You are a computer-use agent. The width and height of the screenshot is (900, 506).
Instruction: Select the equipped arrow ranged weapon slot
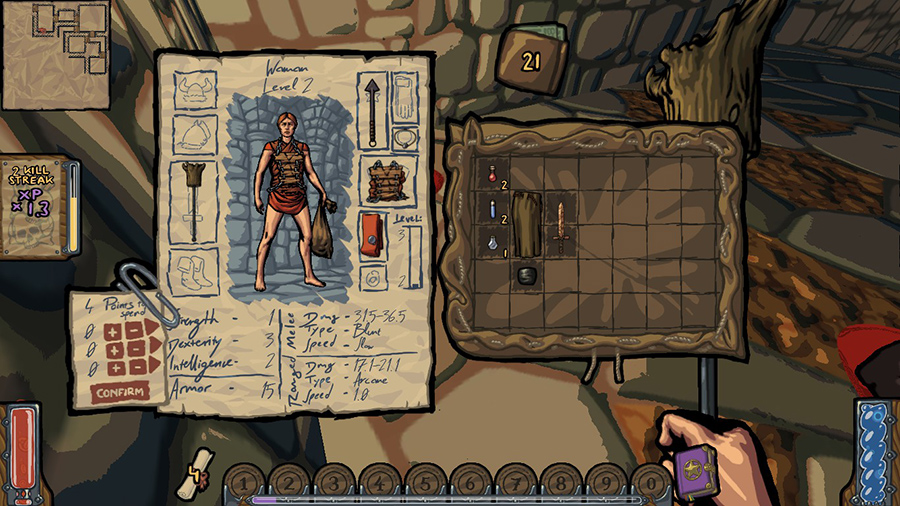[x=374, y=111]
